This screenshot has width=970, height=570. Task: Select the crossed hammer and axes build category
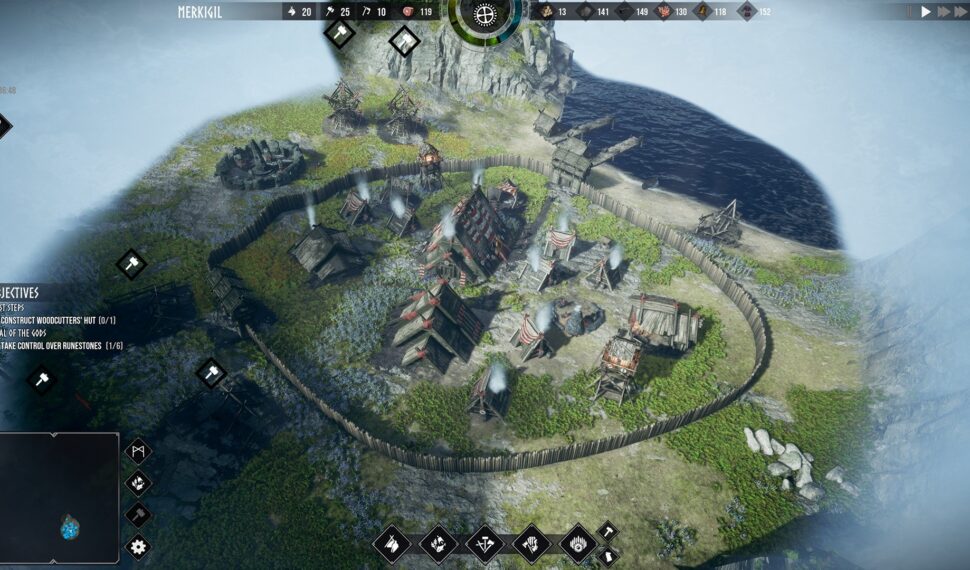click(x=485, y=544)
